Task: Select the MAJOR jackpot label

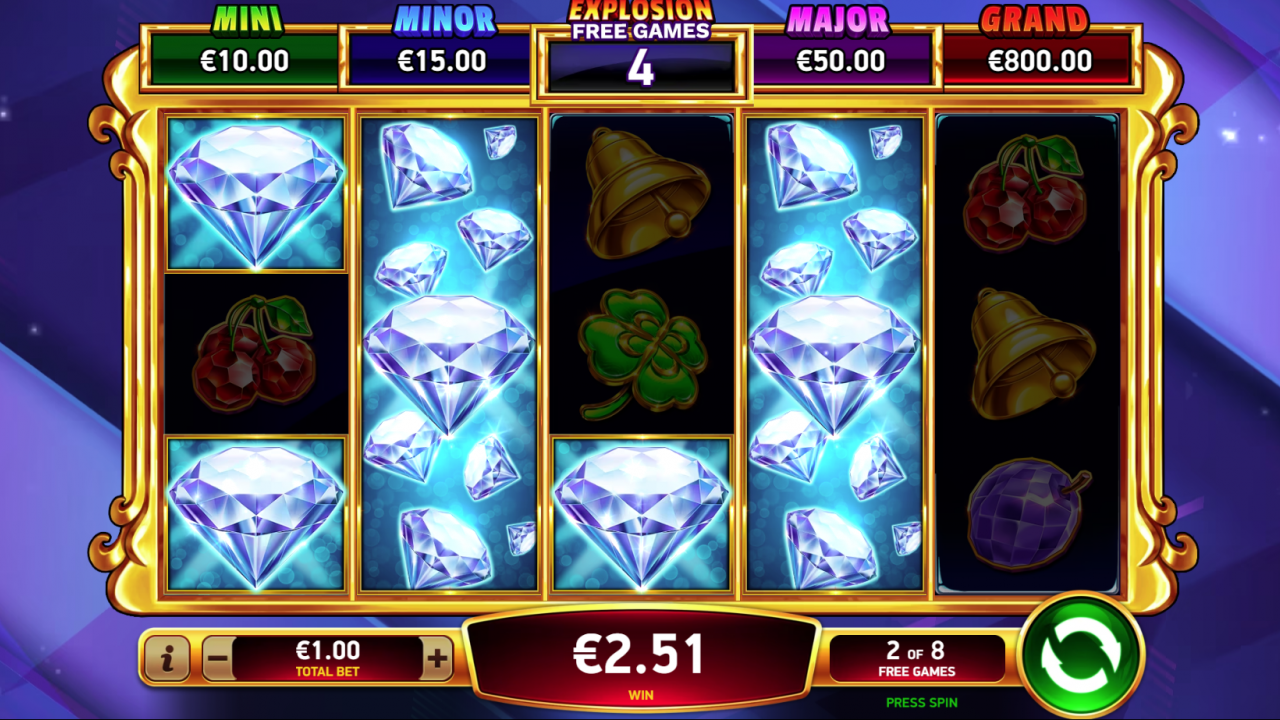Action: (x=841, y=20)
